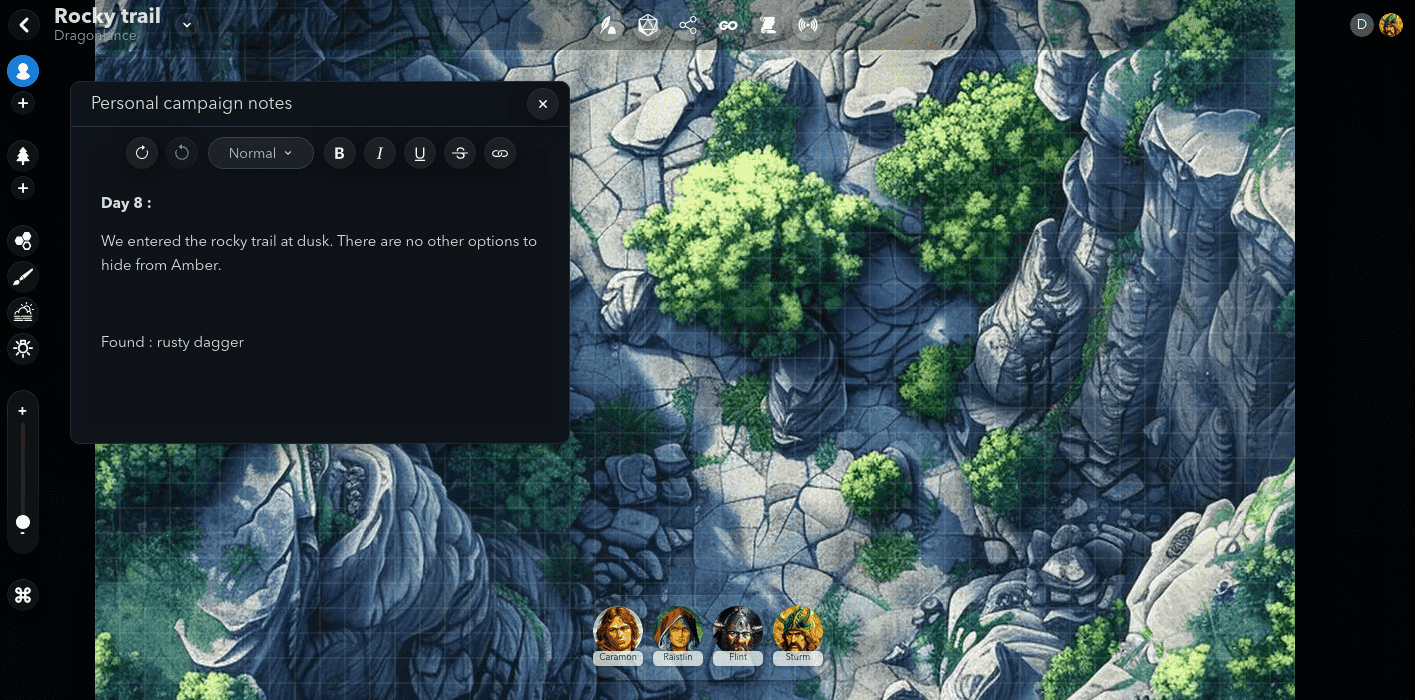Expand the Rocky trail scene dropdown
This screenshot has width=1415, height=700.
pyautogui.click(x=187, y=25)
